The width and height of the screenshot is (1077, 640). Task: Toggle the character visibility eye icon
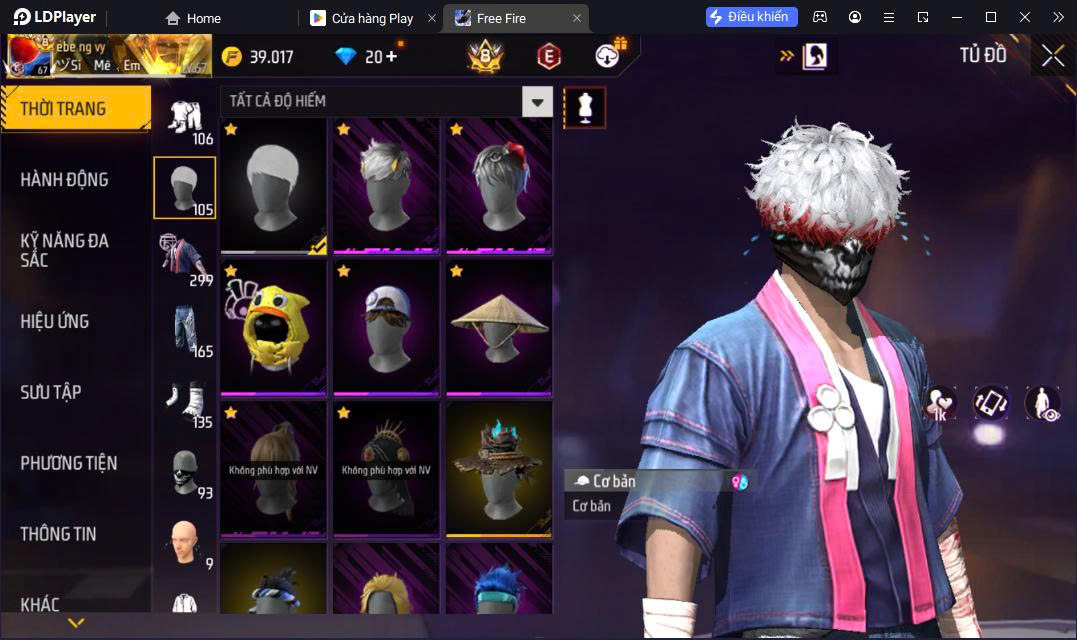coord(1042,403)
